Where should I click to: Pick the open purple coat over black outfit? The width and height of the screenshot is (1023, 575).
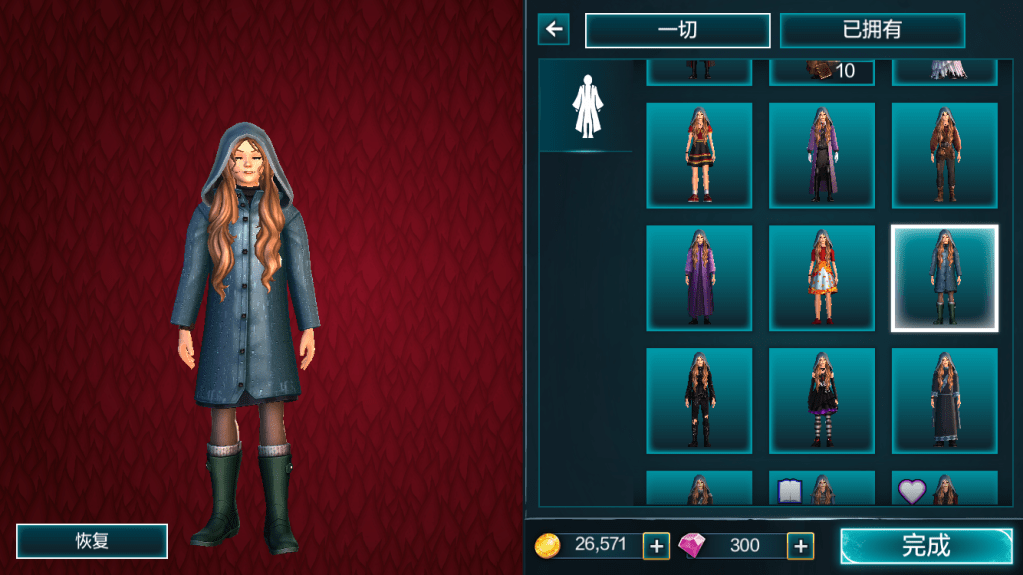pyautogui.click(x=821, y=155)
